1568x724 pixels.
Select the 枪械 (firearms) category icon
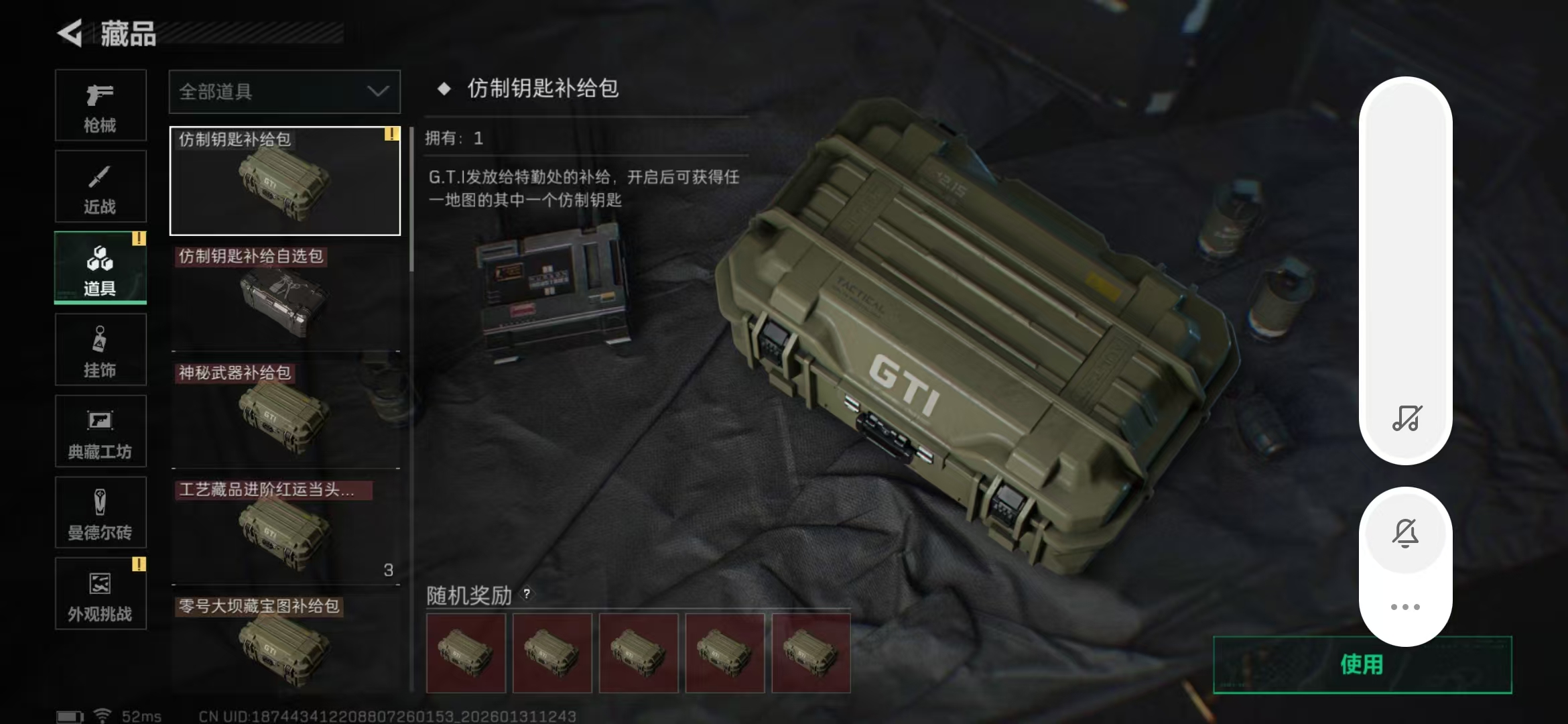coord(100,106)
